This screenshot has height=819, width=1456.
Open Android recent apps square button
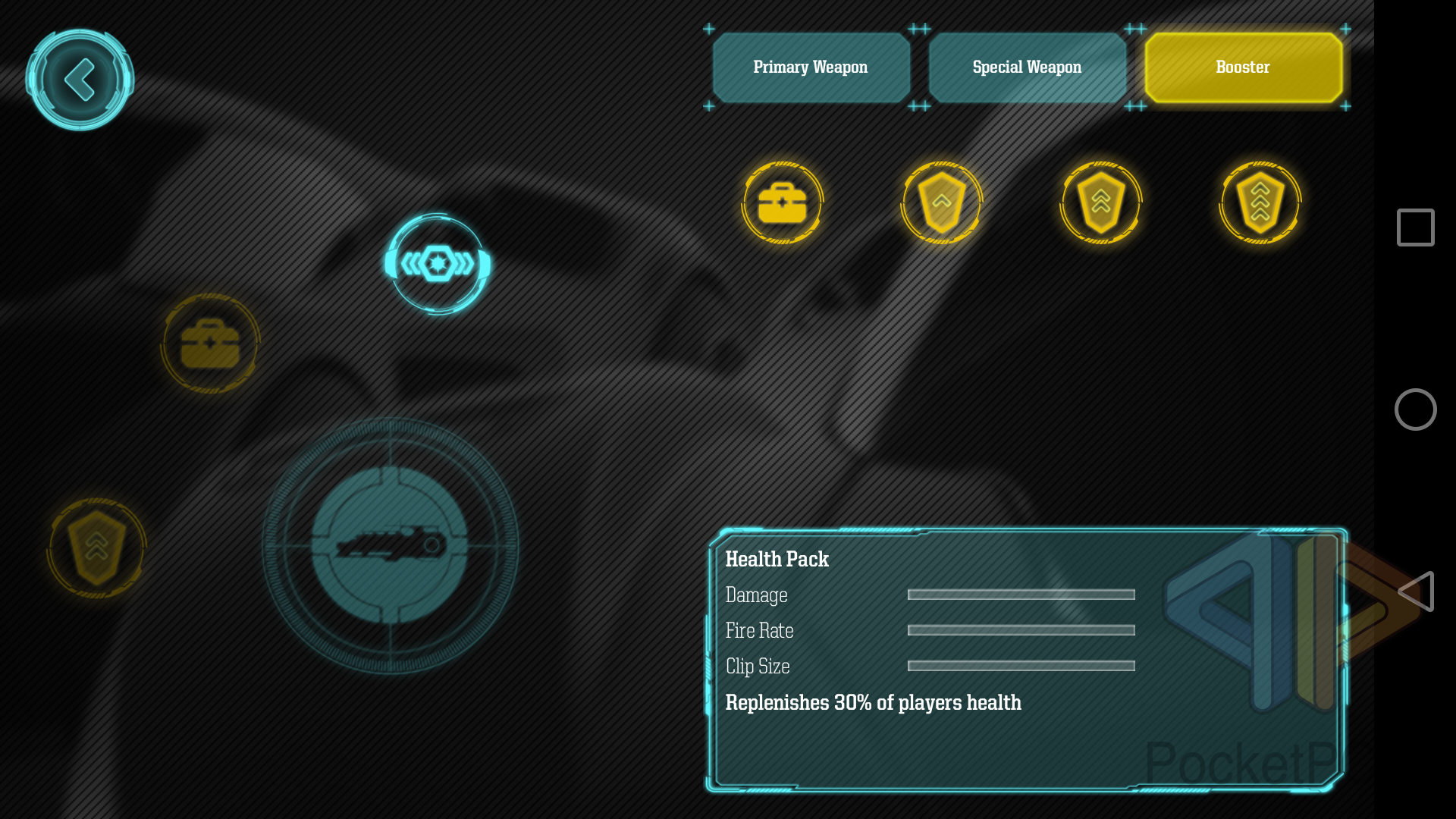pos(1415,227)
